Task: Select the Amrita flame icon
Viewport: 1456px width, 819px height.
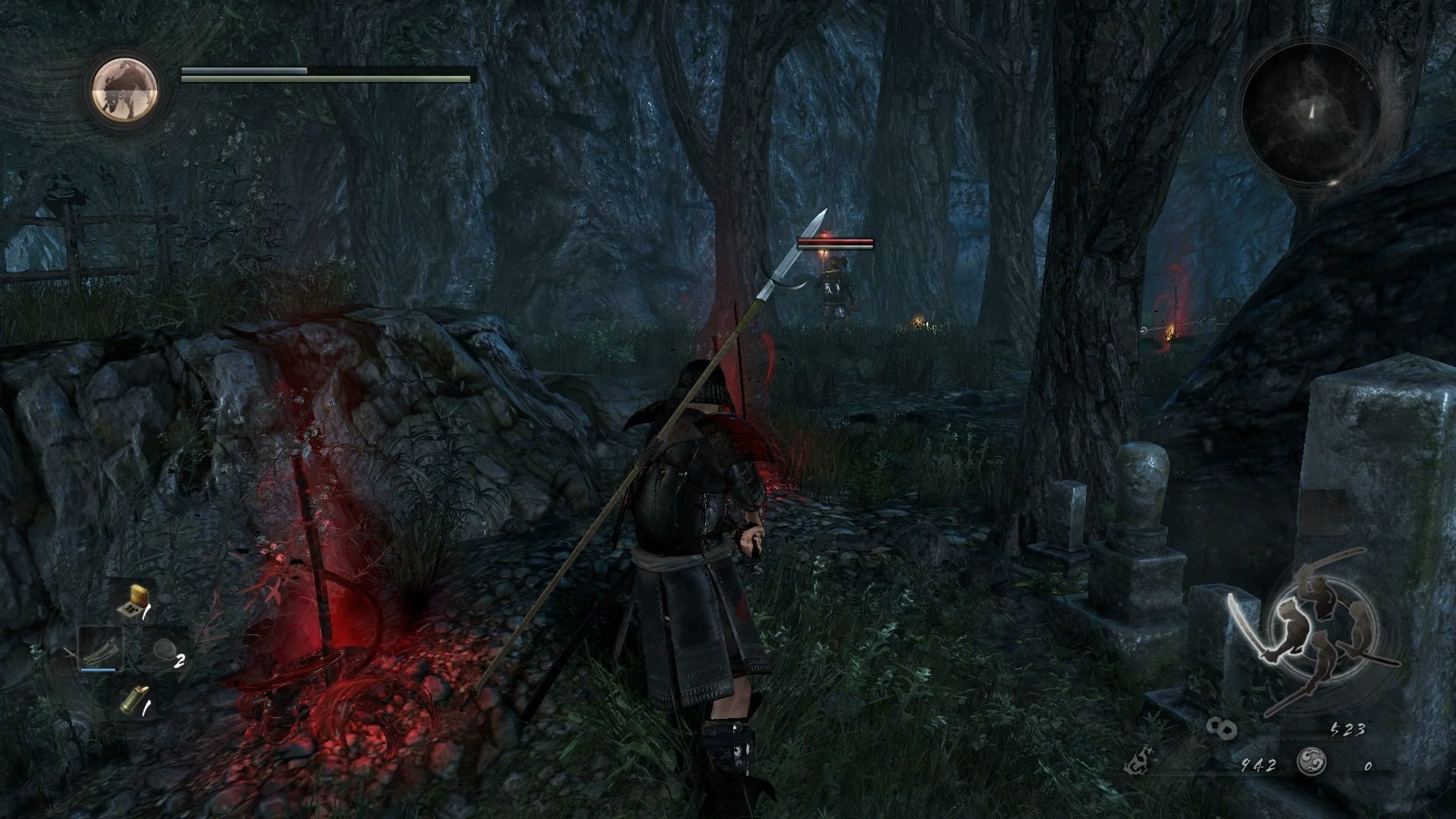Action: coord(1137,762)
